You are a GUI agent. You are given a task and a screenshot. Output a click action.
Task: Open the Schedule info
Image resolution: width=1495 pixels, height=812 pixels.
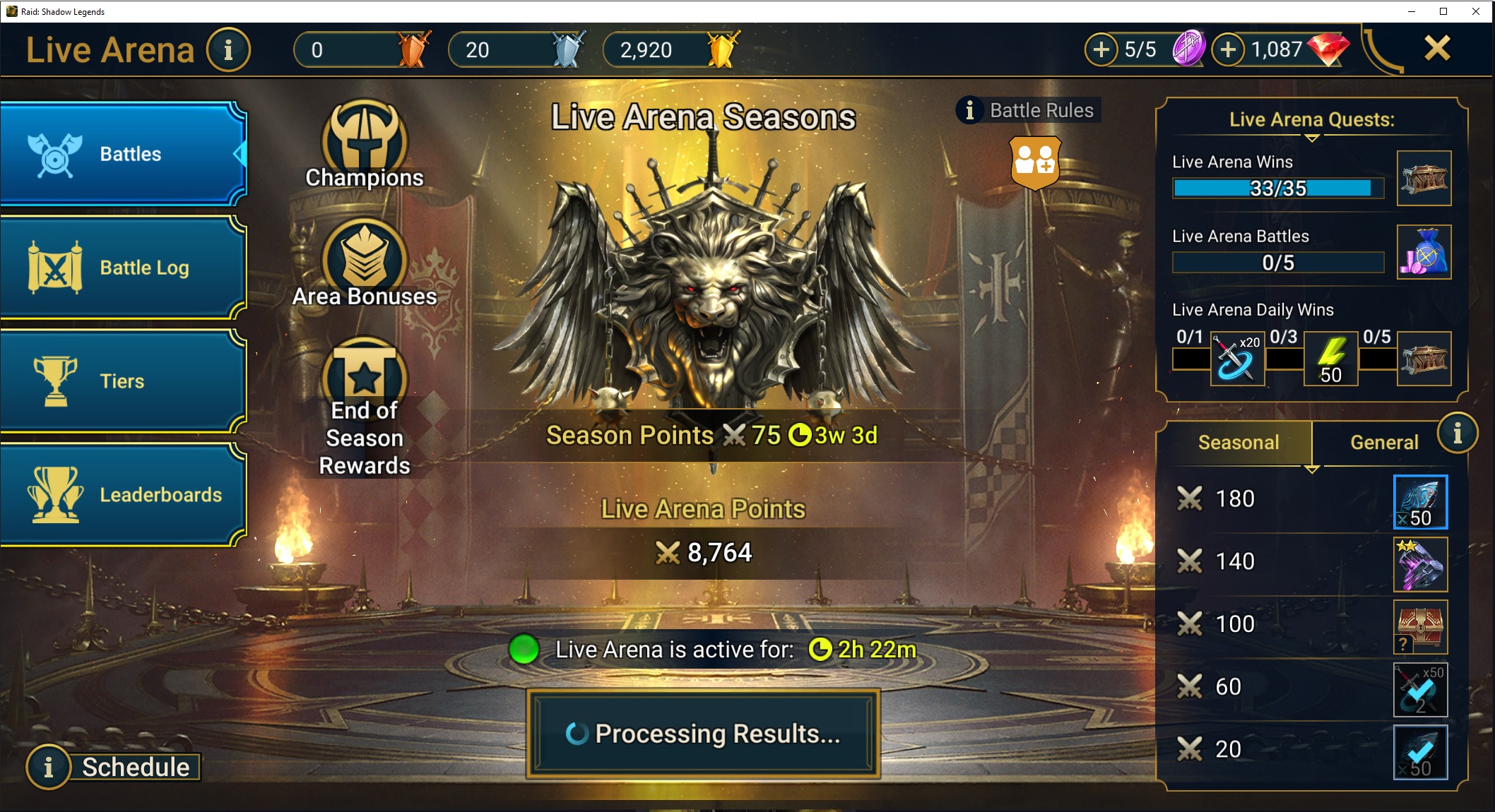(x=113, y=767)
